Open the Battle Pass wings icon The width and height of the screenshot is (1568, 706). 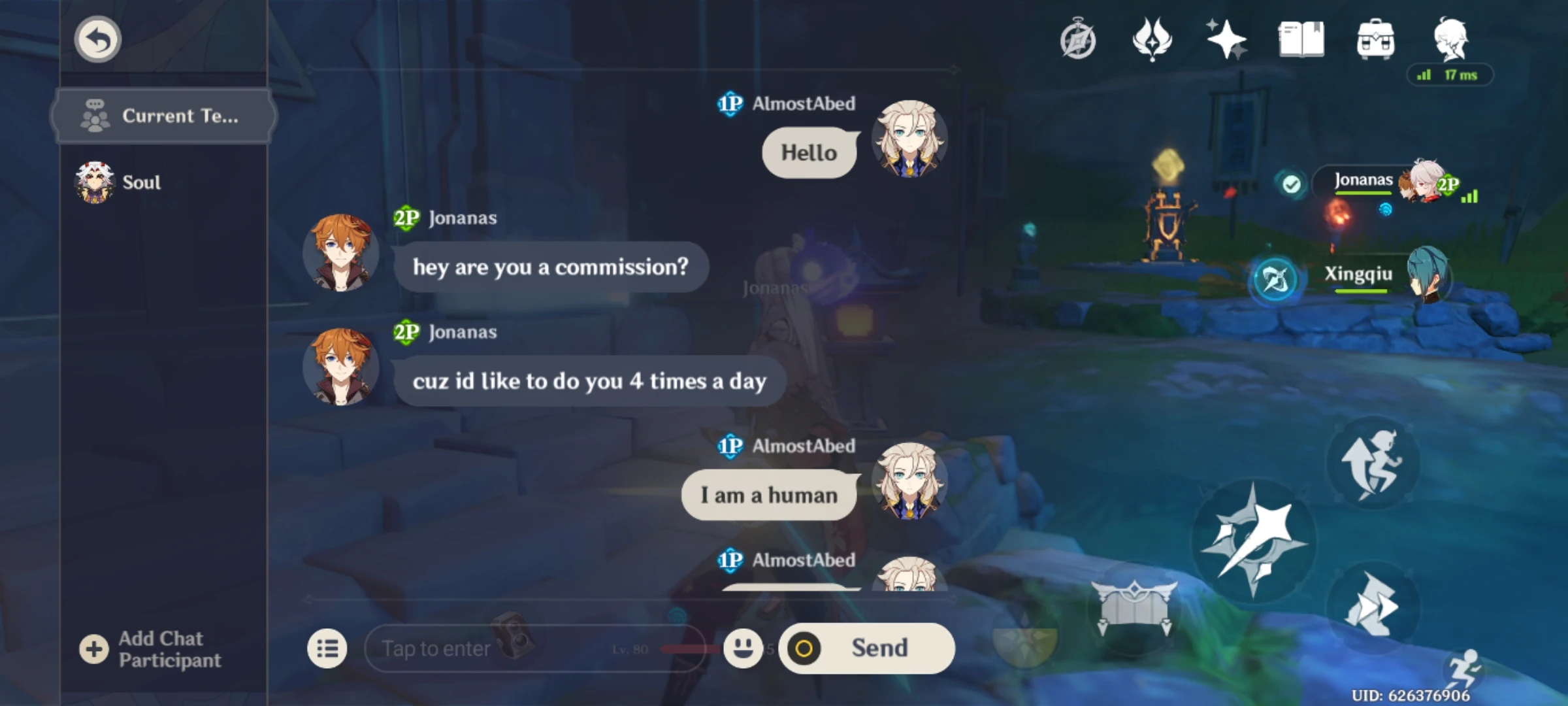[x=1154, y=41]
